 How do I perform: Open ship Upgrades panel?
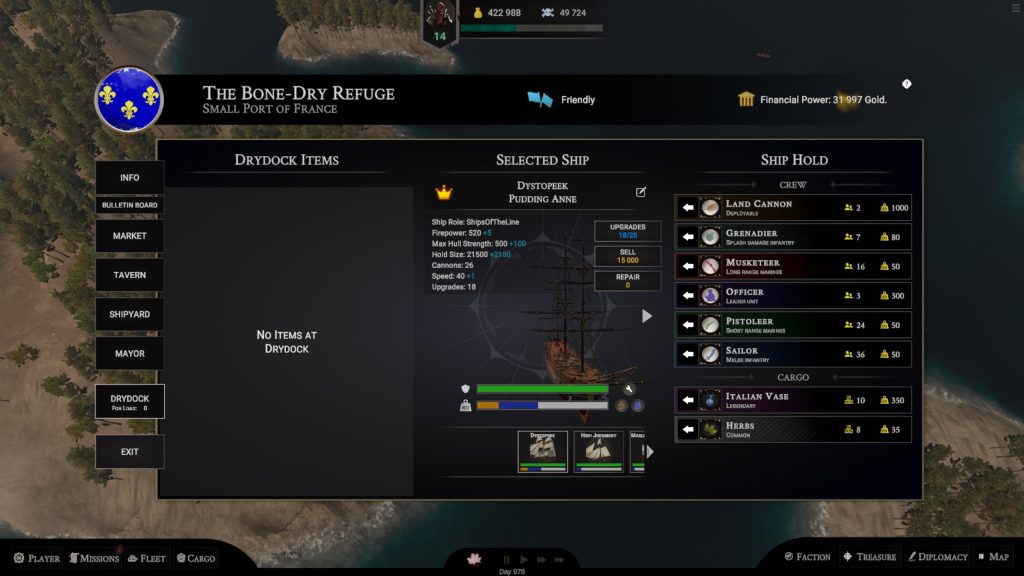[628, 231]
